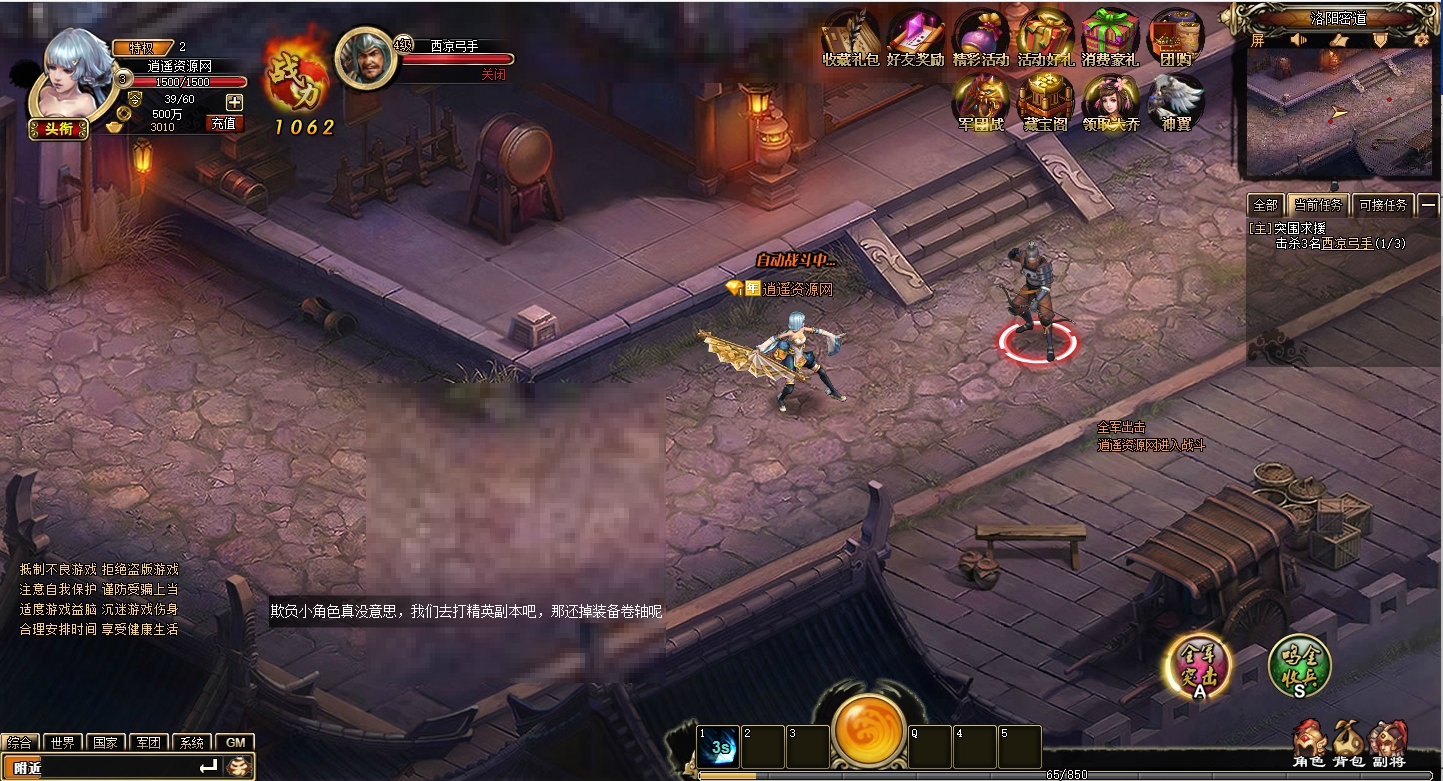
Task: Collapse the quest panel with the 一 button
Action: click(1431, 204)
